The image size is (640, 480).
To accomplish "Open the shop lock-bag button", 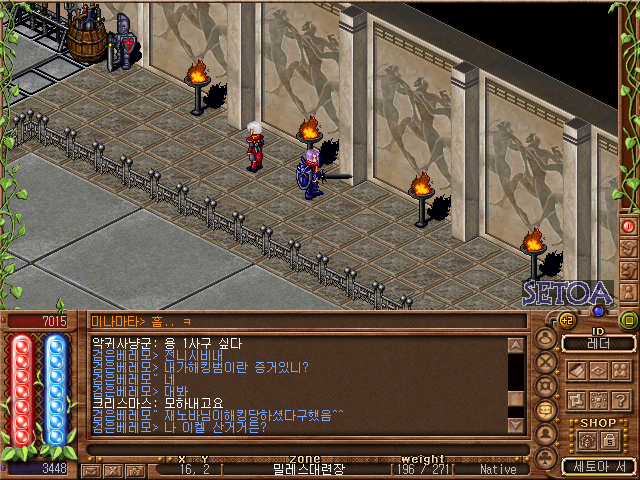I will click(609, 440).
